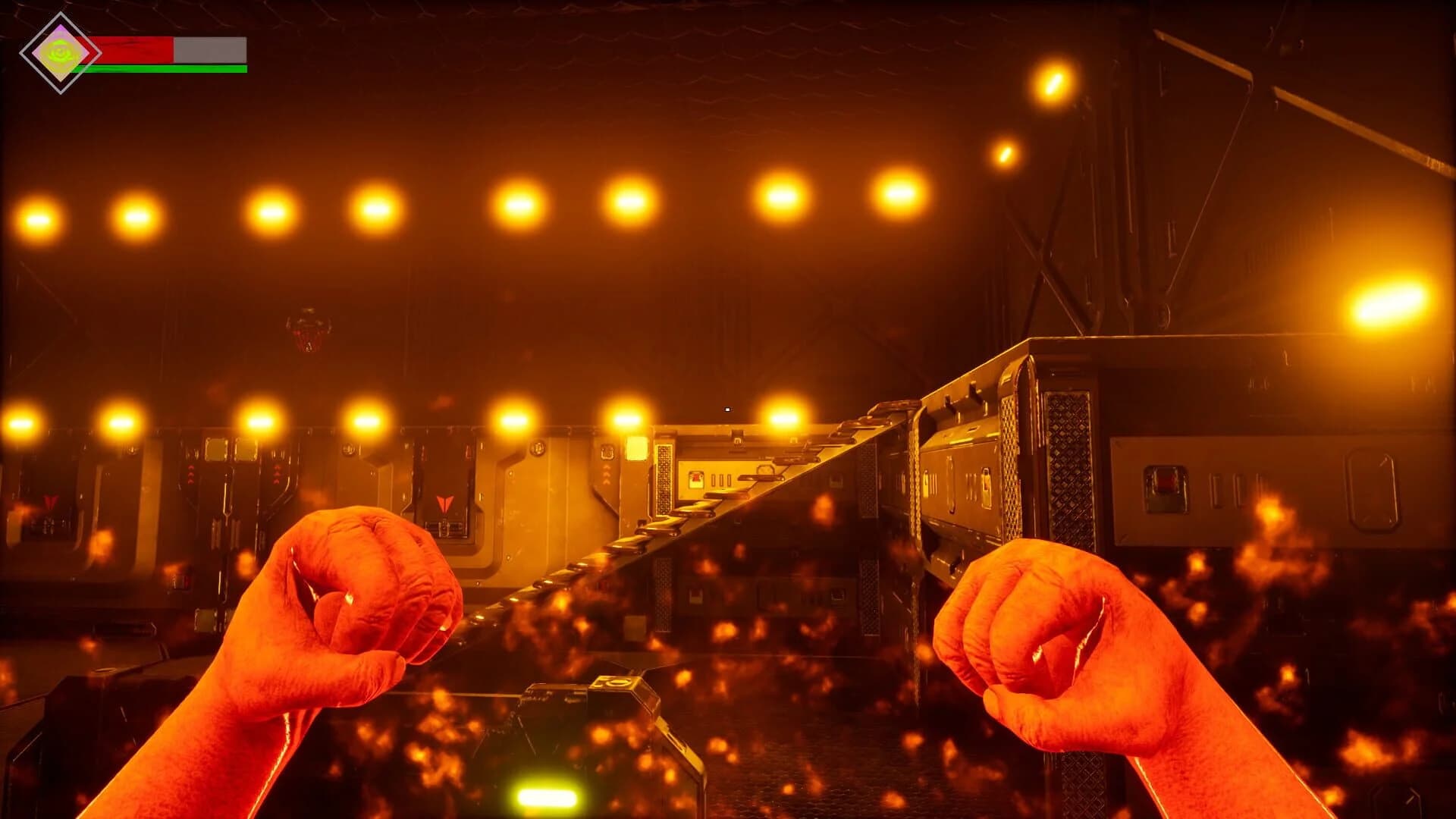Screen dimensions: 1456x819
Task: Click the red indicator lamp cluster on the mid wall
Action: click(695, 478)
